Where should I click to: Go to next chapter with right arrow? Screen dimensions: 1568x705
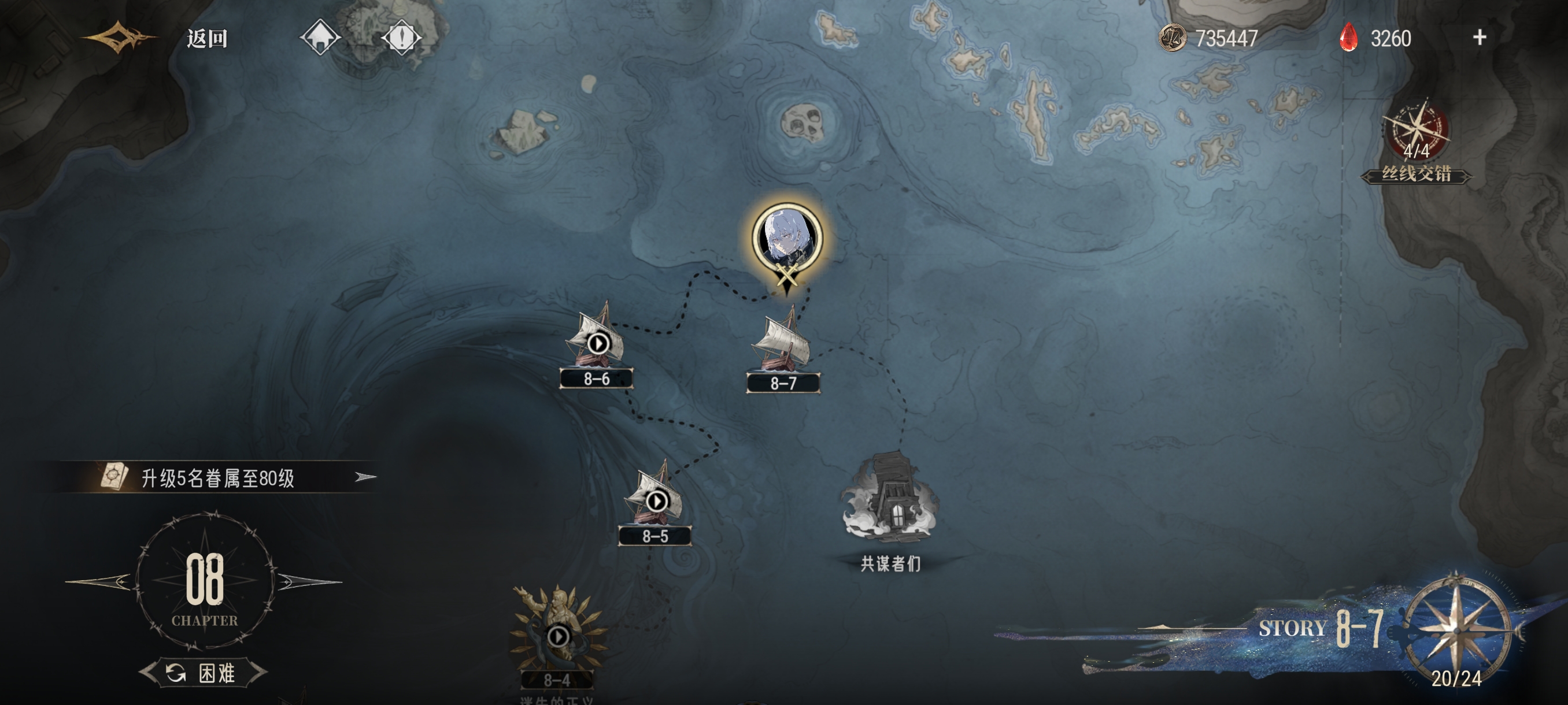click(x=309, y=581)
